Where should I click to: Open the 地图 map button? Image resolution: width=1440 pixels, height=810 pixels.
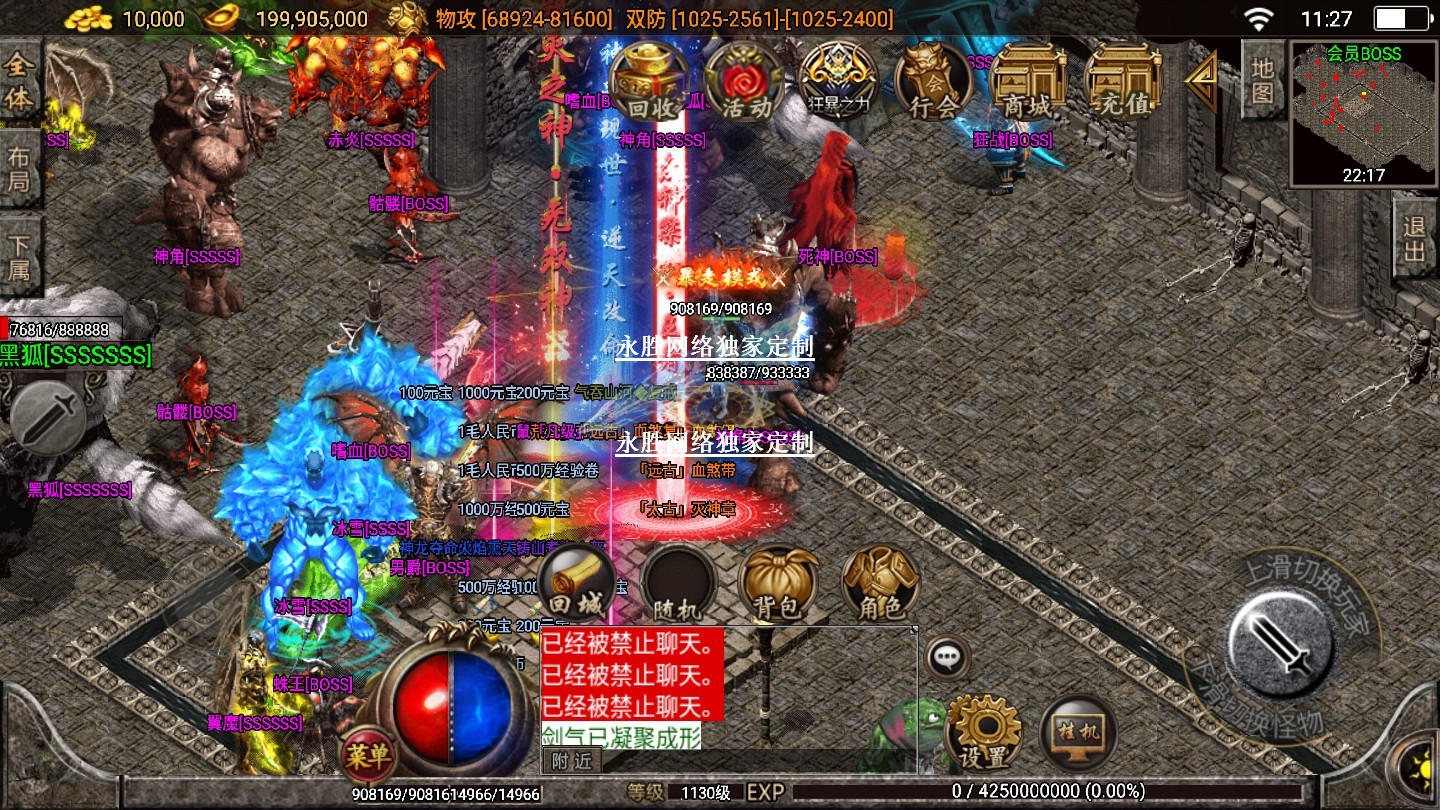(x=1262, y=80)
